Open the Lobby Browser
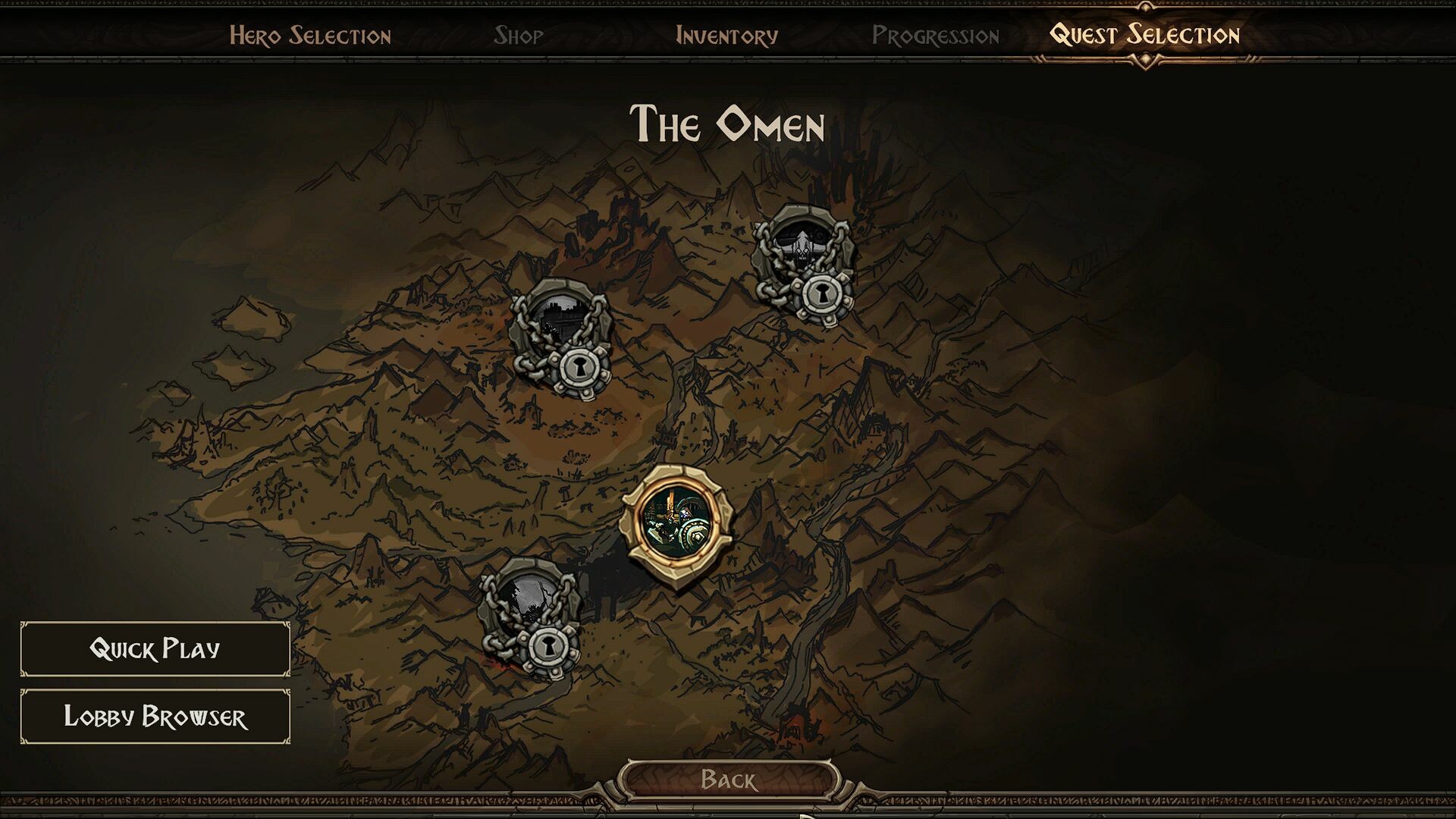This screenshot has height=819, width=1456. 155,717
